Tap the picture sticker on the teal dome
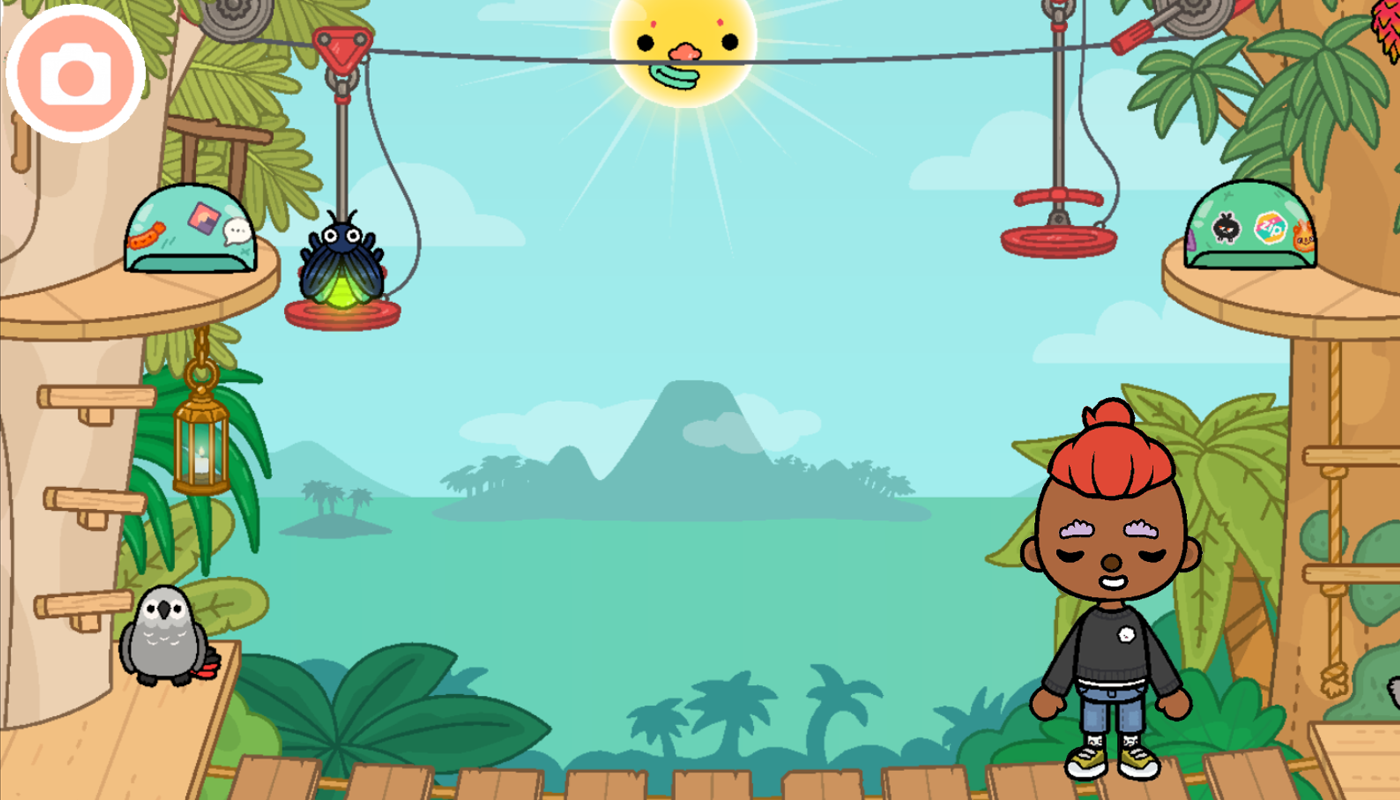 tap(203, 218)
